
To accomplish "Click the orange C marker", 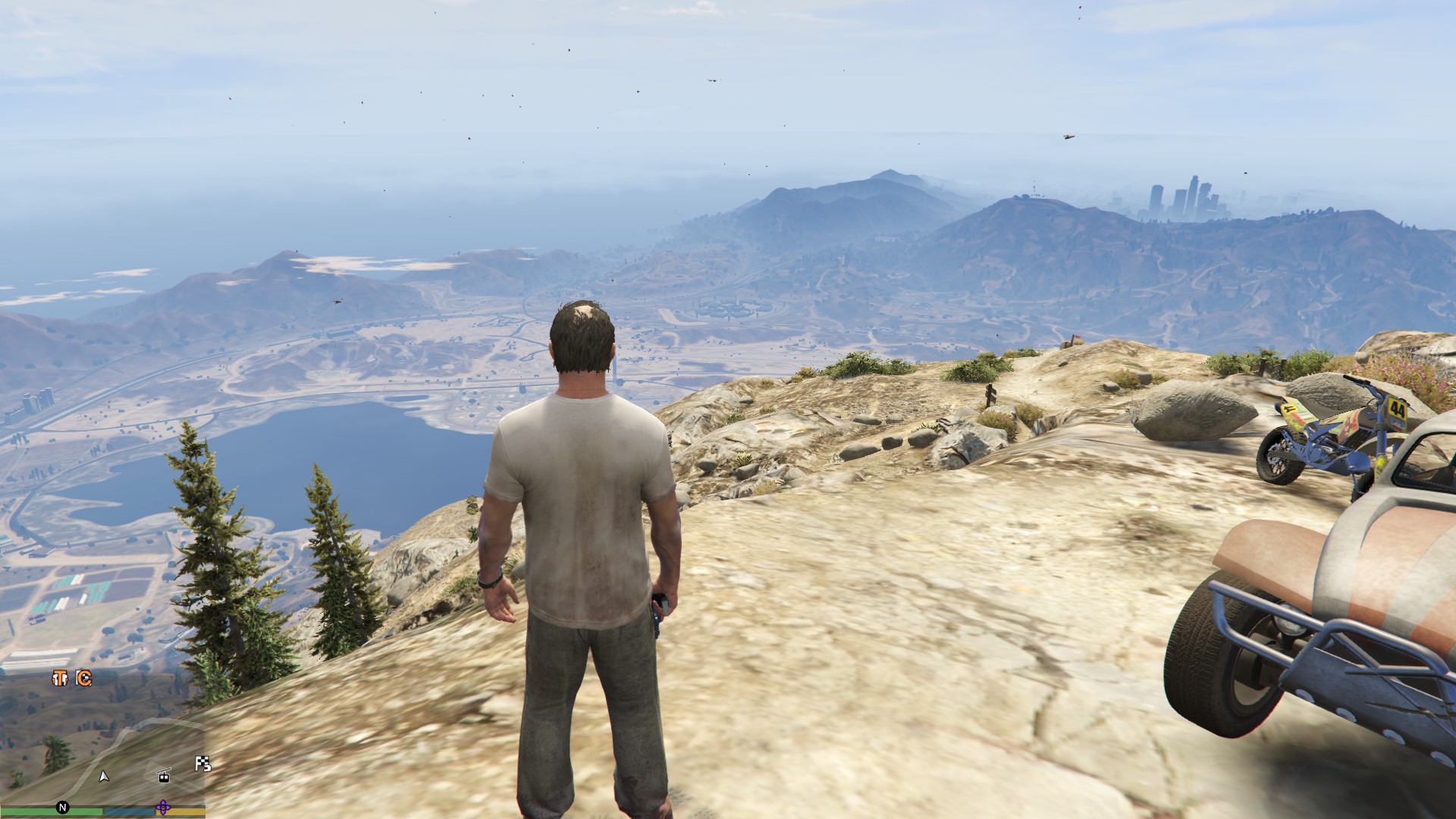I will click(x=84, y=679).
